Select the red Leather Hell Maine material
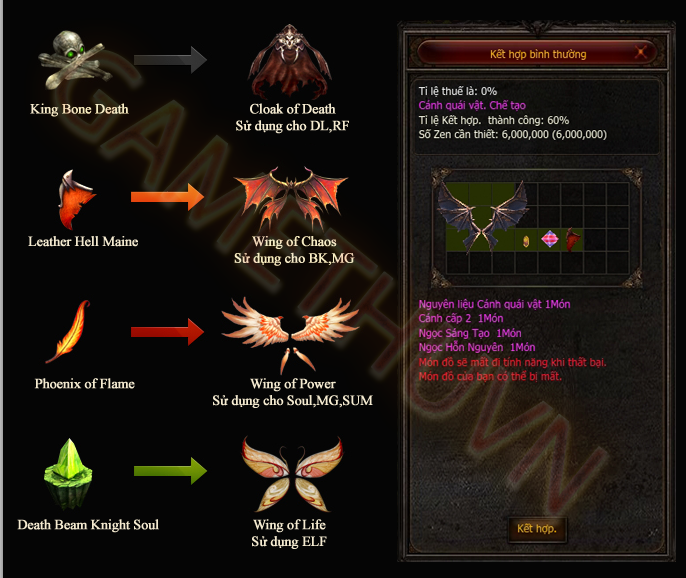This screenshot has width=686, height=578. click(573, 240)
